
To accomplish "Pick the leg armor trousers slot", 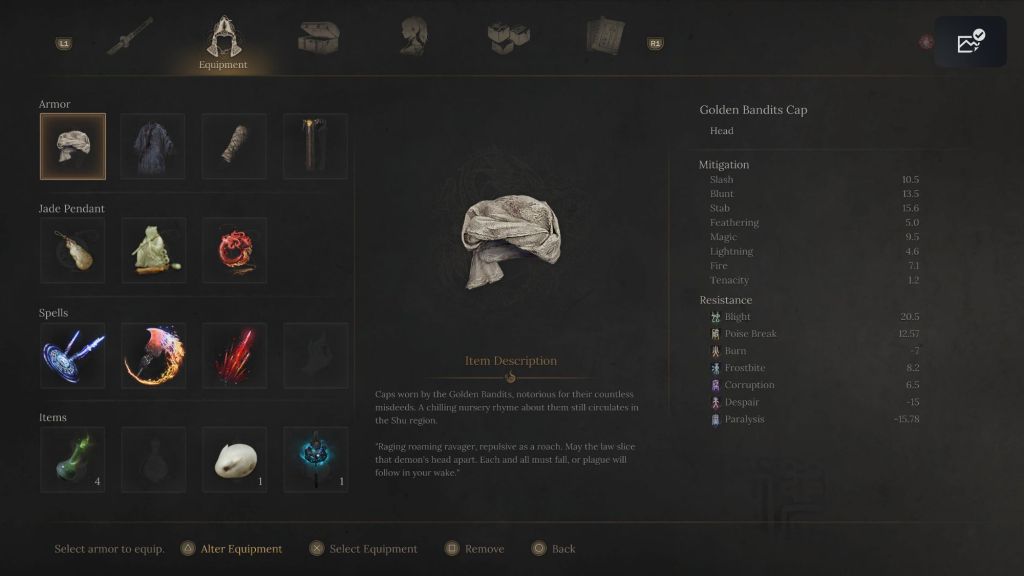I will [315, 146].
